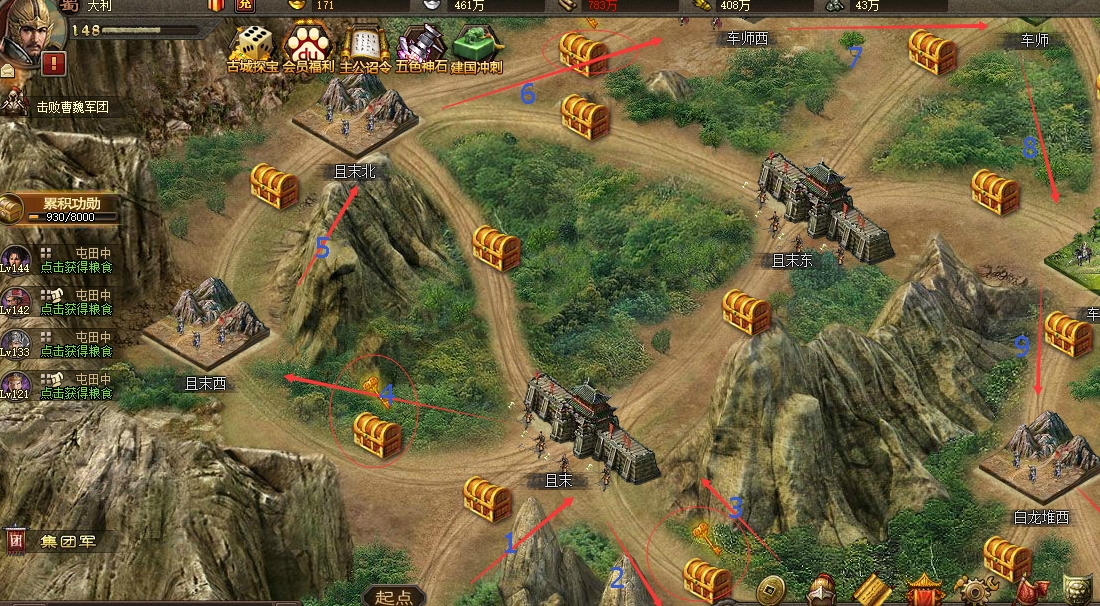Open the 主公诏令 scroll book
The width and height of the screenshot is (1100, 606).
pyautogui.click(x=362, y=47)
